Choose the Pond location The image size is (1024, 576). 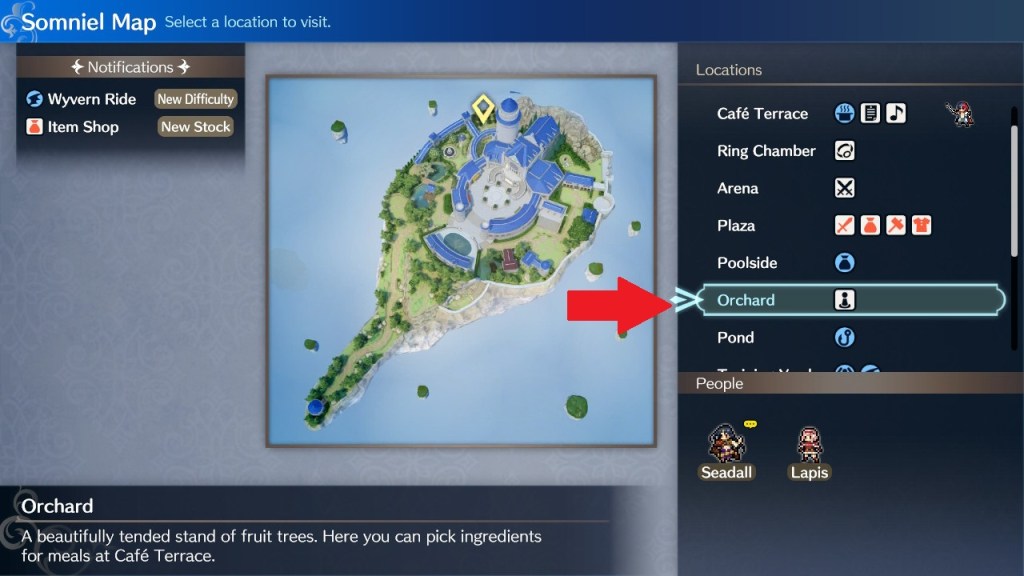click(x=735, y=338)
